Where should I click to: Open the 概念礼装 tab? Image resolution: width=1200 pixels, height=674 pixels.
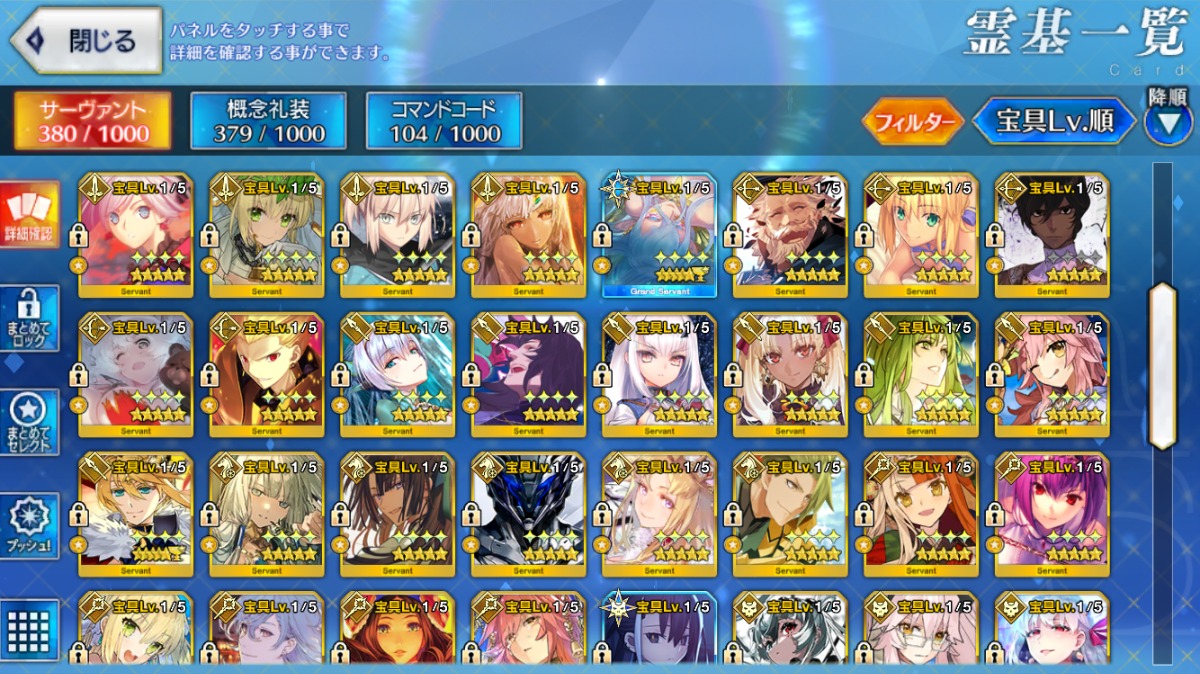pyautogui.click(x=268, y=121)
